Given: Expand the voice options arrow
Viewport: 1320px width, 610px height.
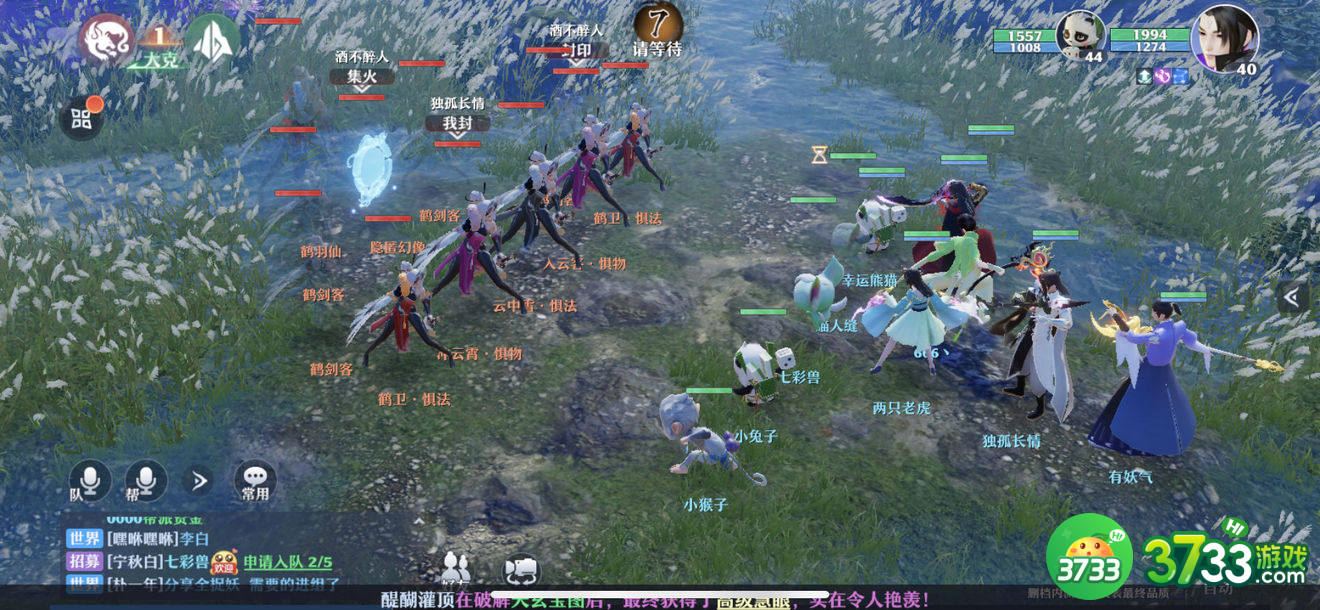Looking at the screenshot, I should 199,481.
